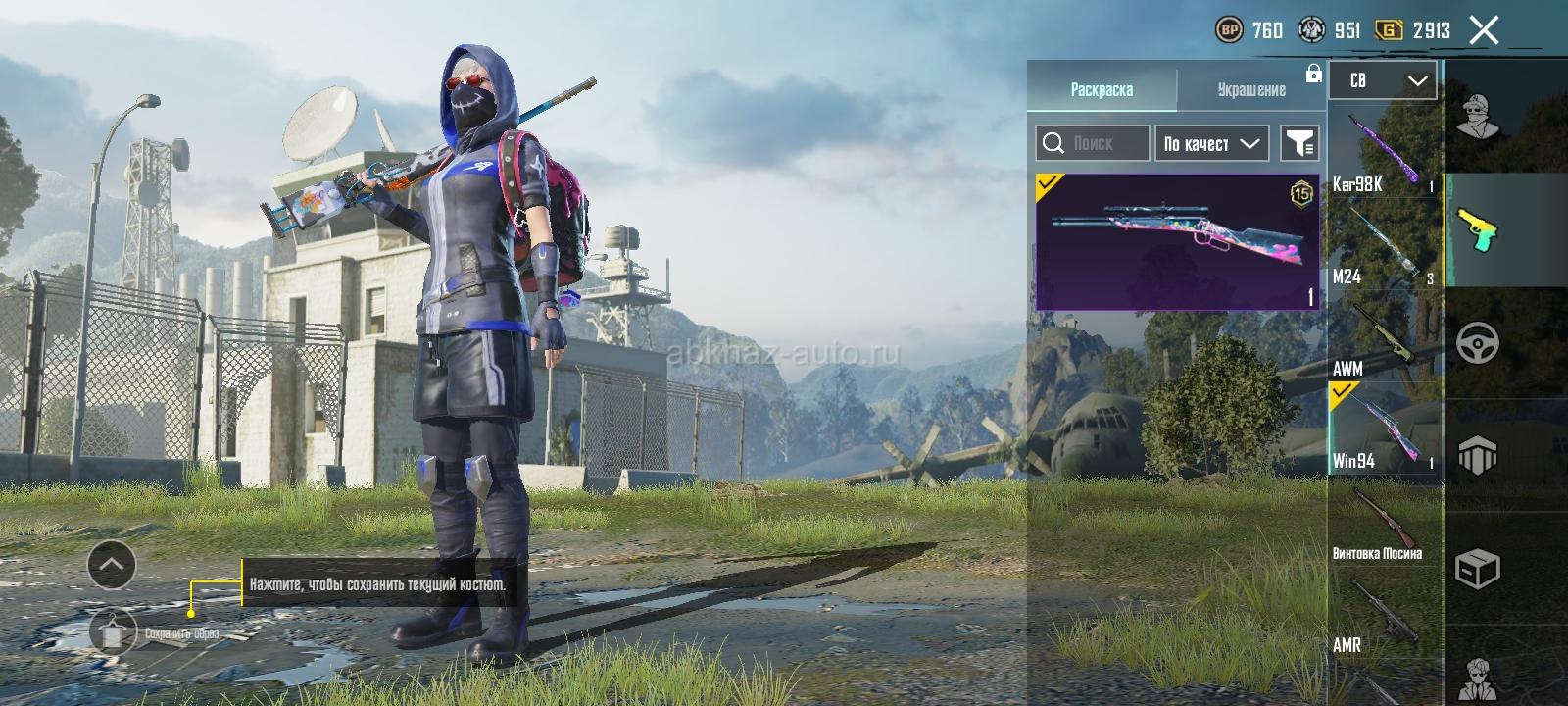Open the Украшение tab
The image size is (1568, 706).
1251,89
